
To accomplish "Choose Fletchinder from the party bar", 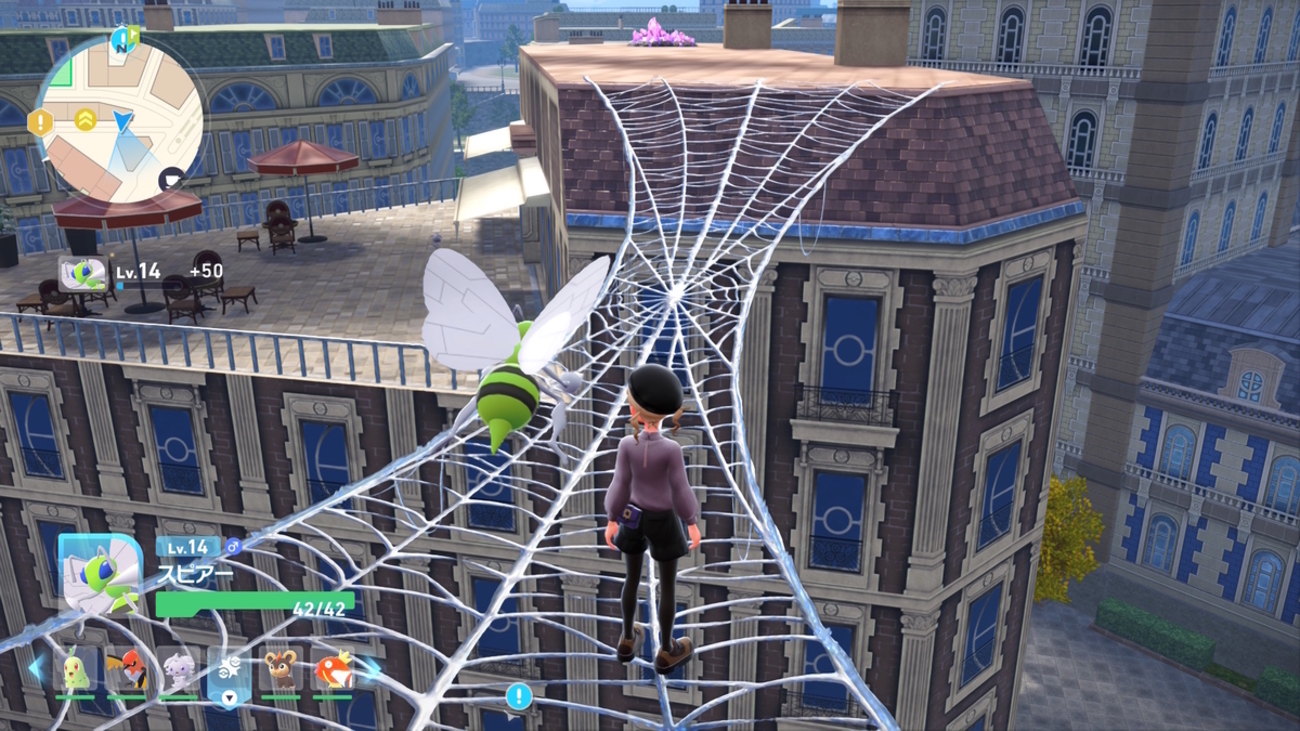I will (x=127, y=669).
